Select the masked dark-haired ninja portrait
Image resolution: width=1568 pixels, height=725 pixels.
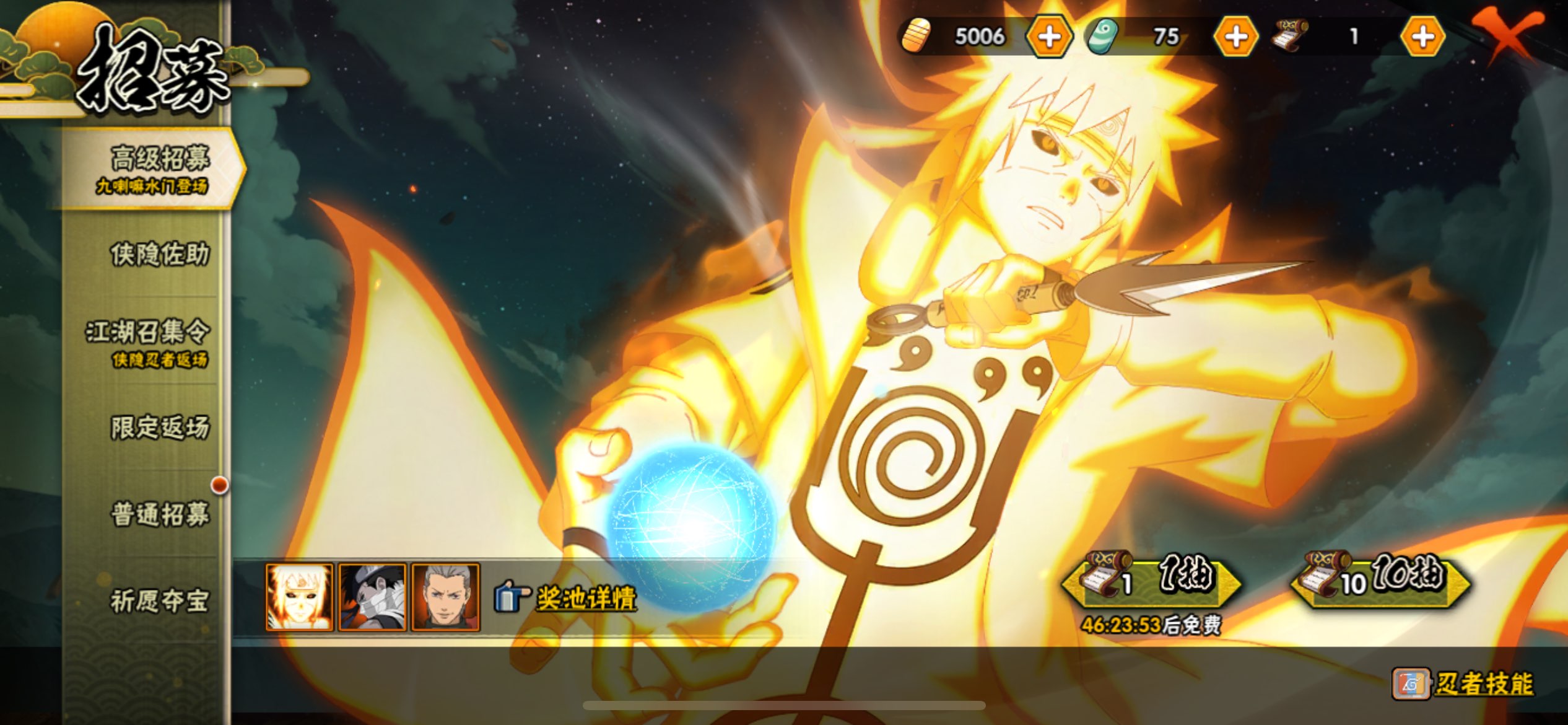(372, 597)
